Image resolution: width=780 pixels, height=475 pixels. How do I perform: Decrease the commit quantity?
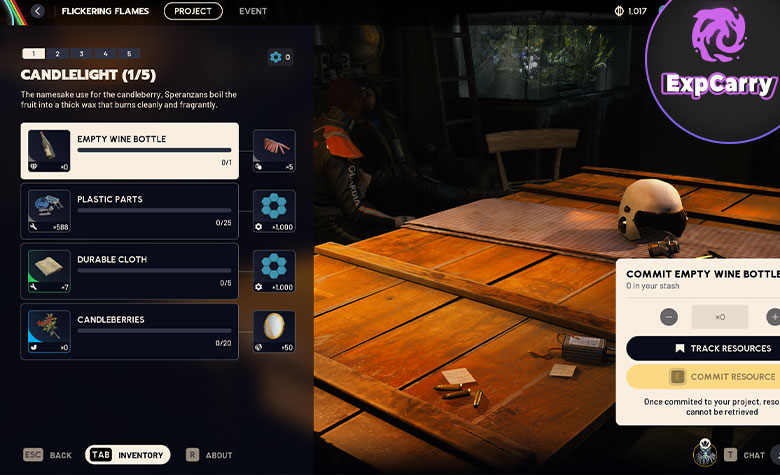coord(669,317)
